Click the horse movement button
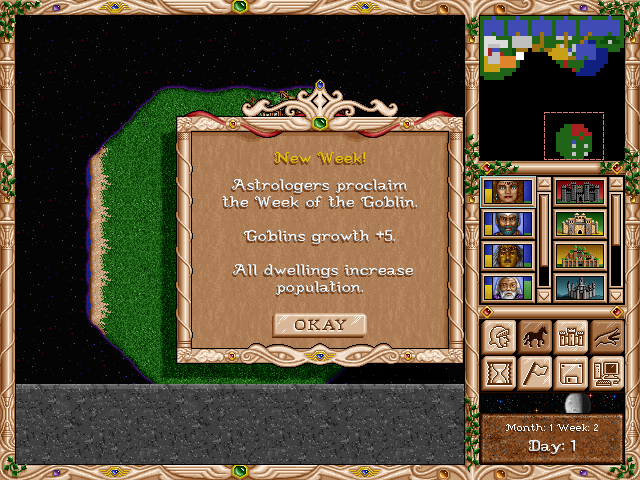640x480 pixels. 533,337
